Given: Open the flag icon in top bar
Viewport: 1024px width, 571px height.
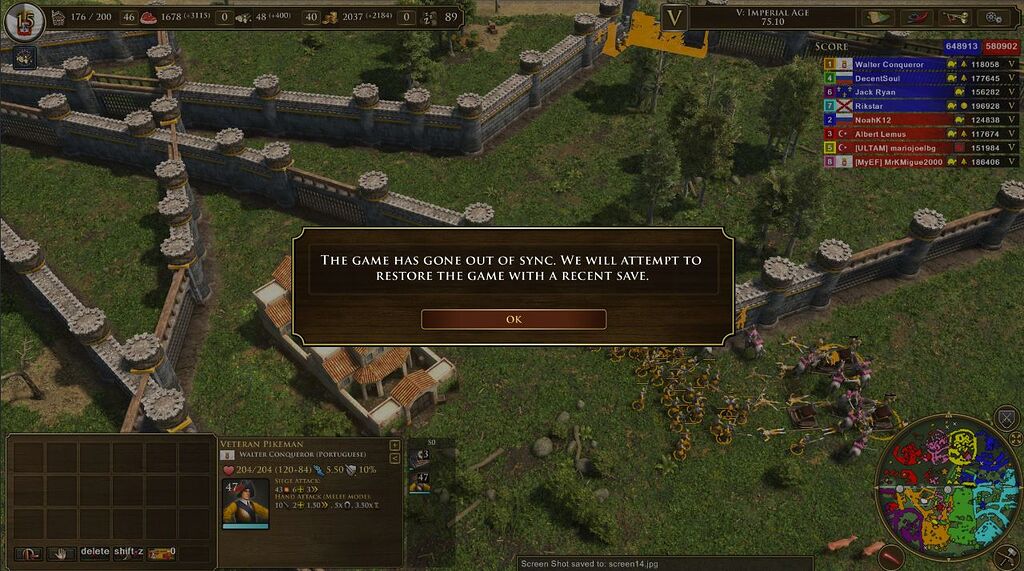Looking at the screenshot, I should 878,17.
